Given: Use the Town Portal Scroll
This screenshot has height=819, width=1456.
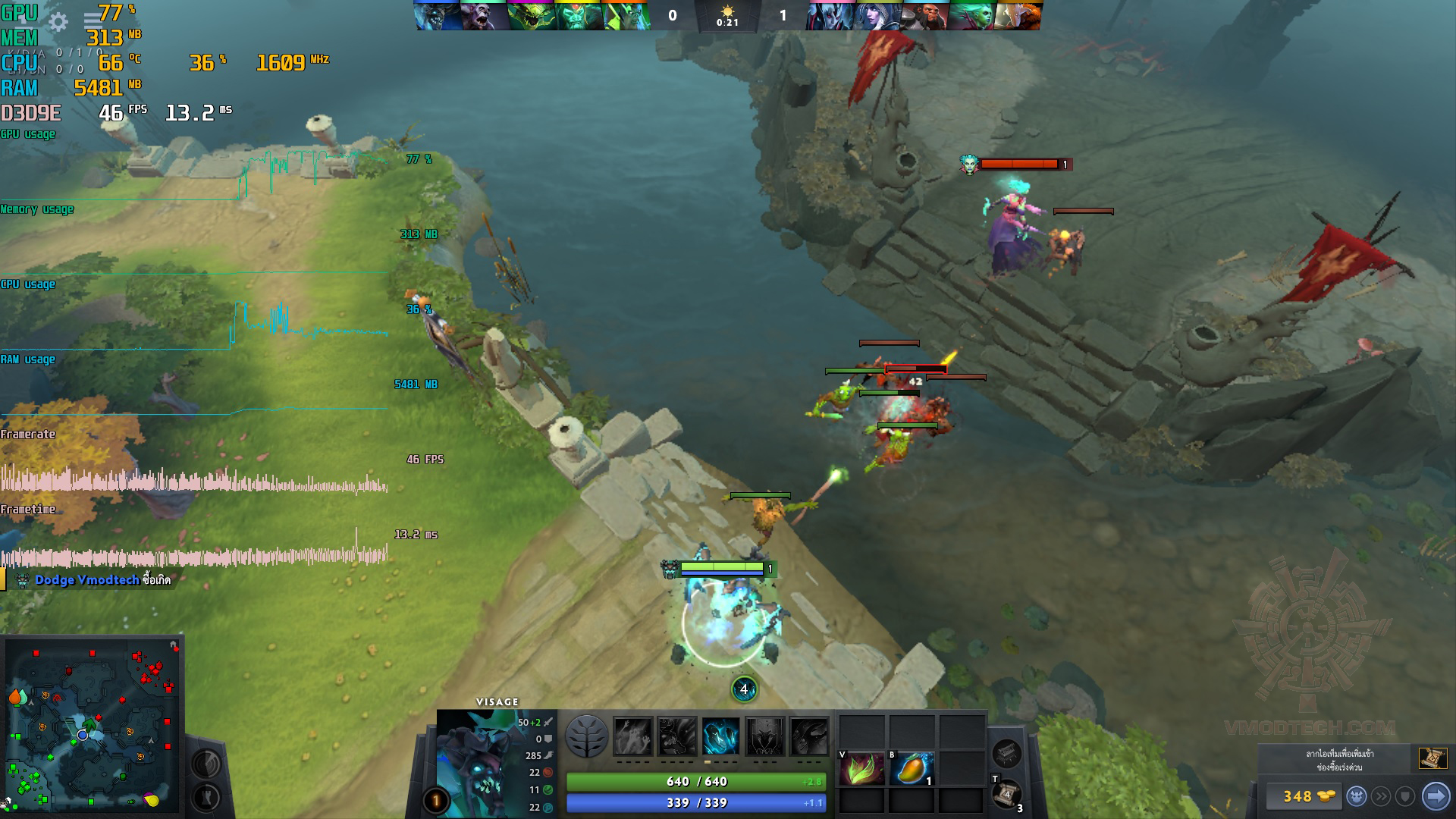Looking at the screenshot, I should coord(1006,795).
